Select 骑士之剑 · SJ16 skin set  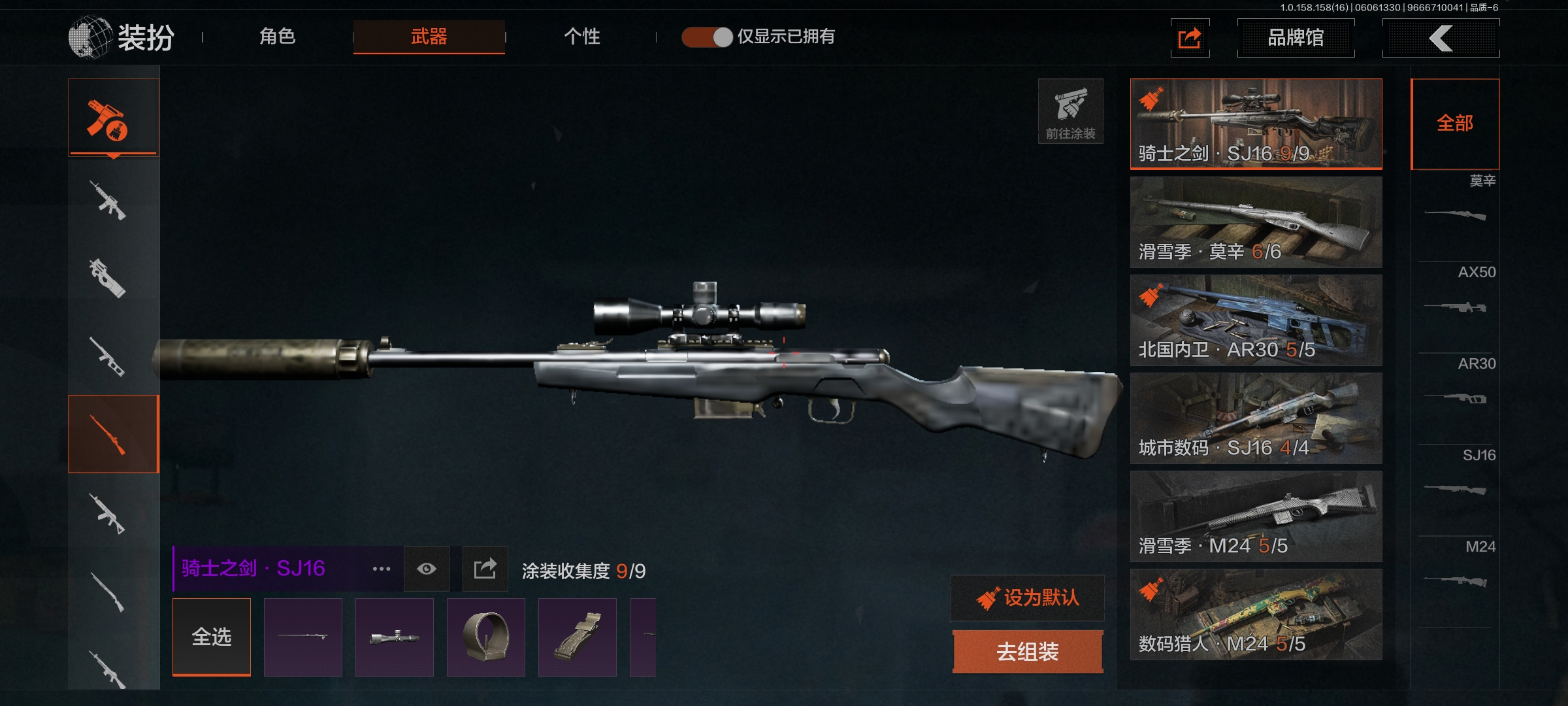[x=1256, y=124]
